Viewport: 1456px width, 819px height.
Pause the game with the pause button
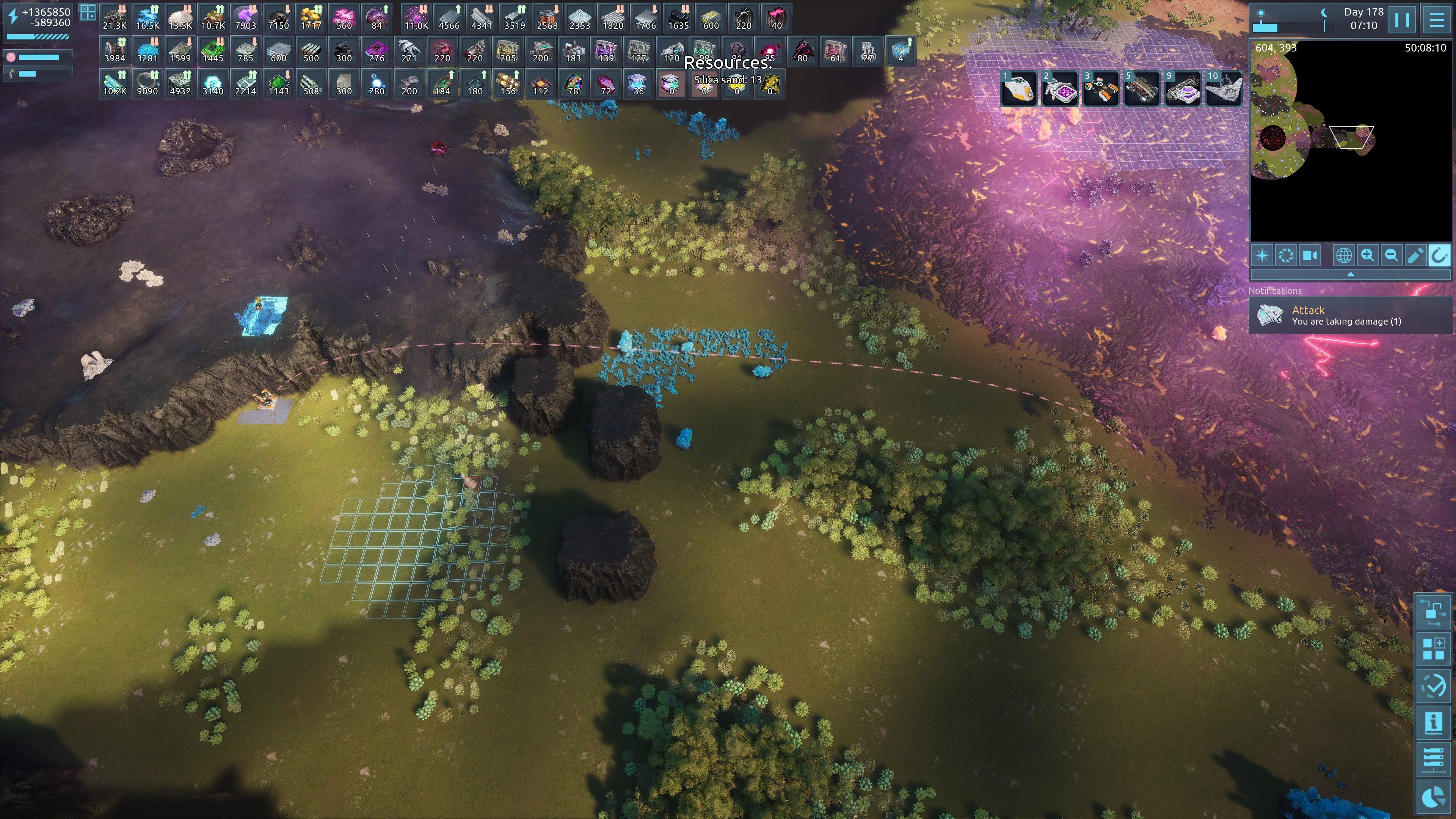tap(1402, 20)
